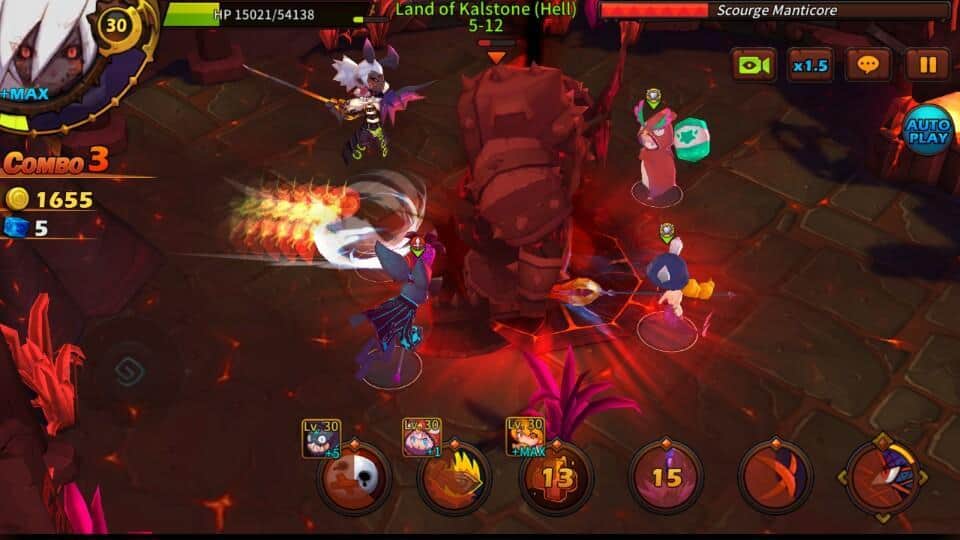Viewport: 960px width, 540px height.
Task: Turn on Auto Play
Action: pos(927,129)
